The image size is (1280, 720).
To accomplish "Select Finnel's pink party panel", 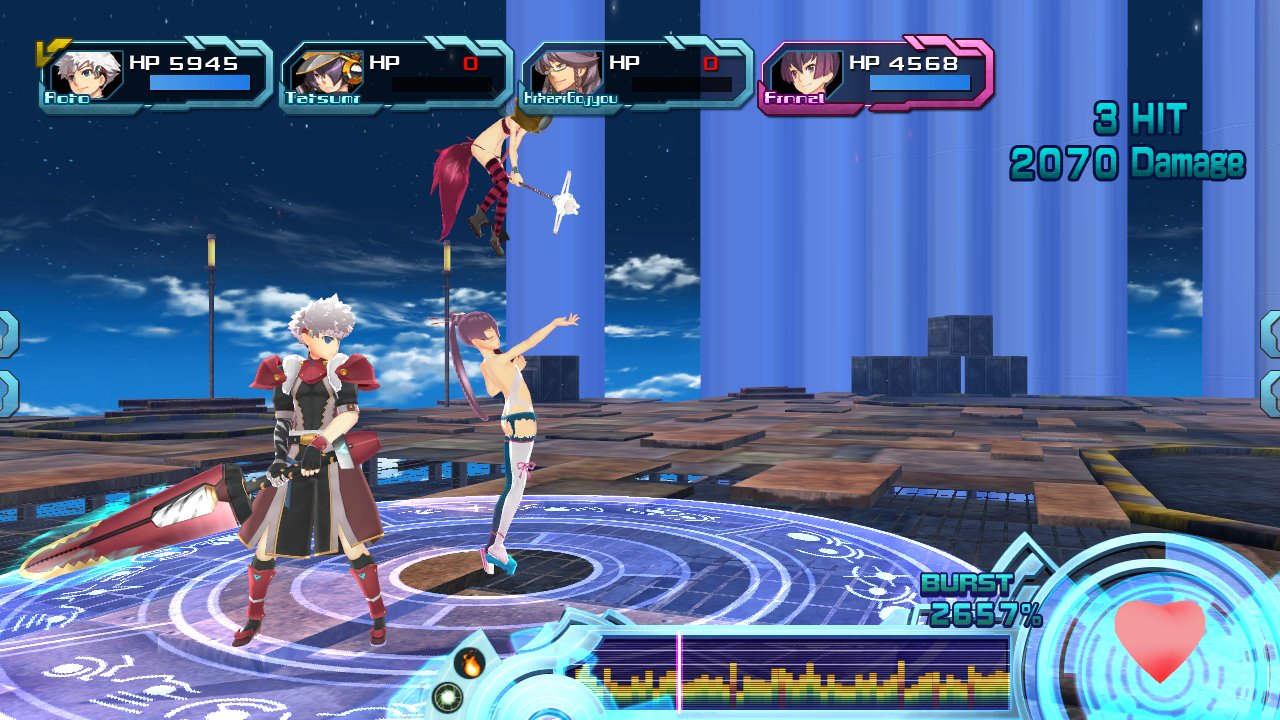I will tap(876, 74).
